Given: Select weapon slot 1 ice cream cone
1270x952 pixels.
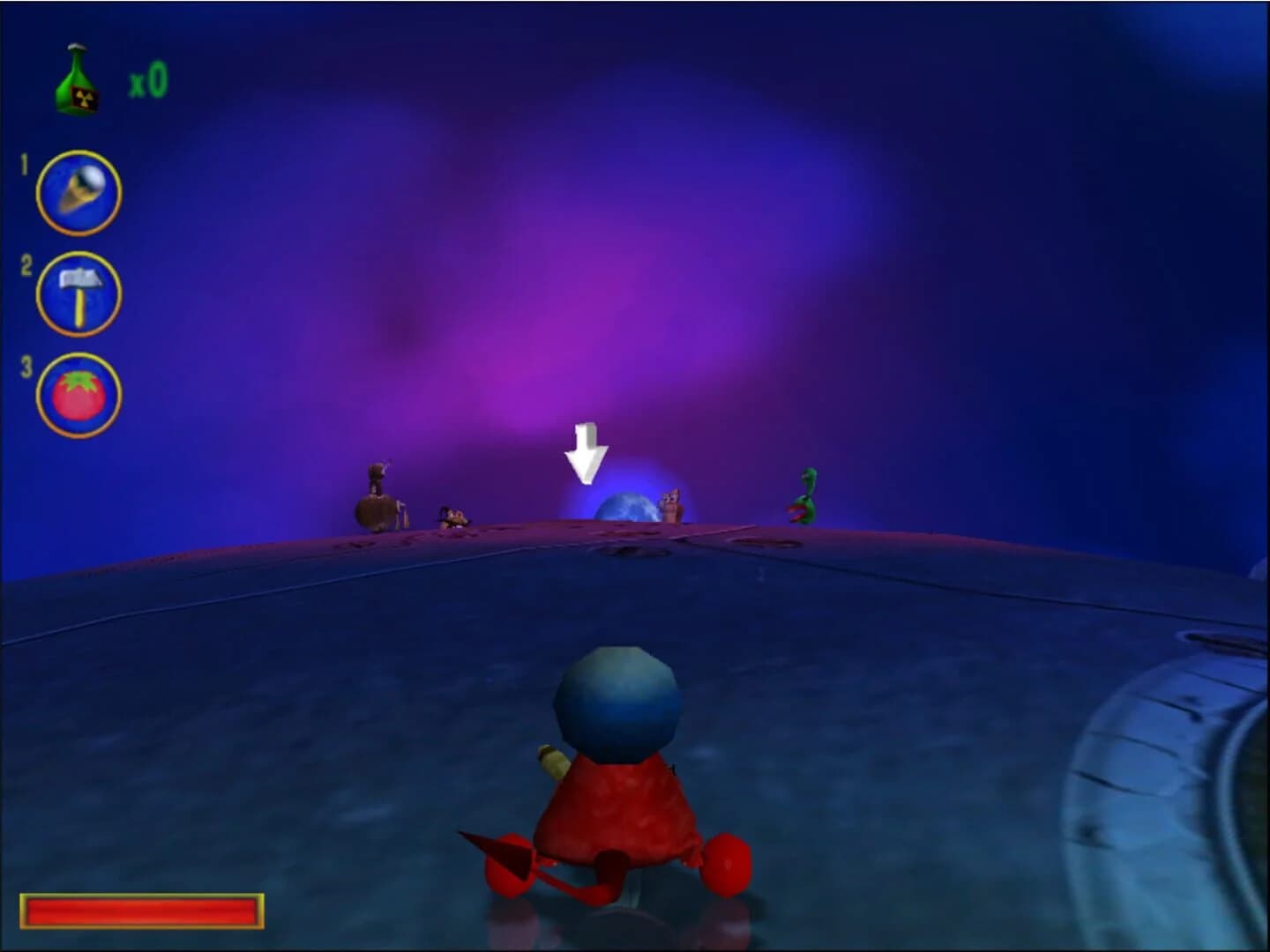Looking at the screenshot, I should [x=78, y=190].
